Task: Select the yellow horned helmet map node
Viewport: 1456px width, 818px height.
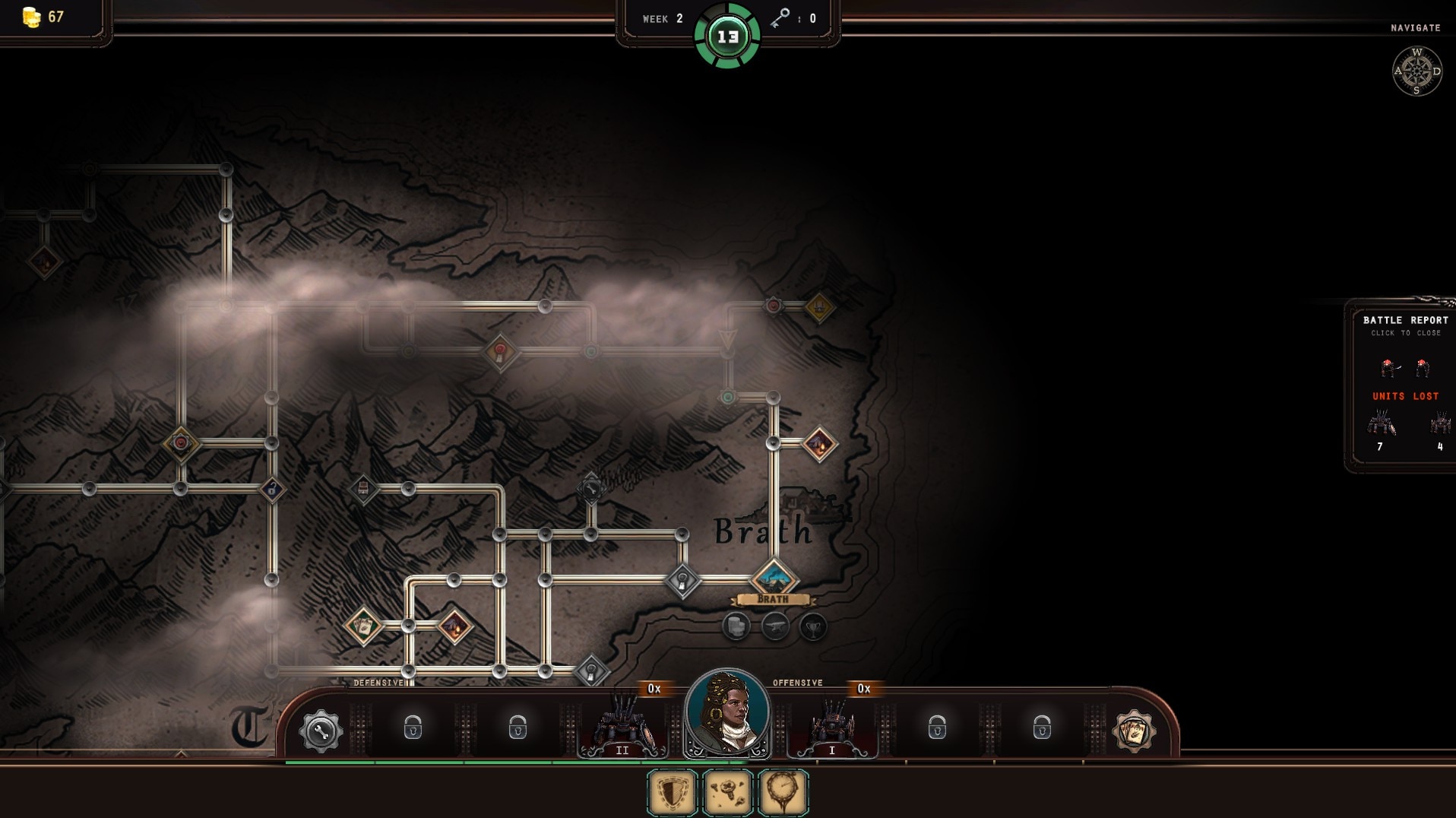Action: [x=819, y=307]
